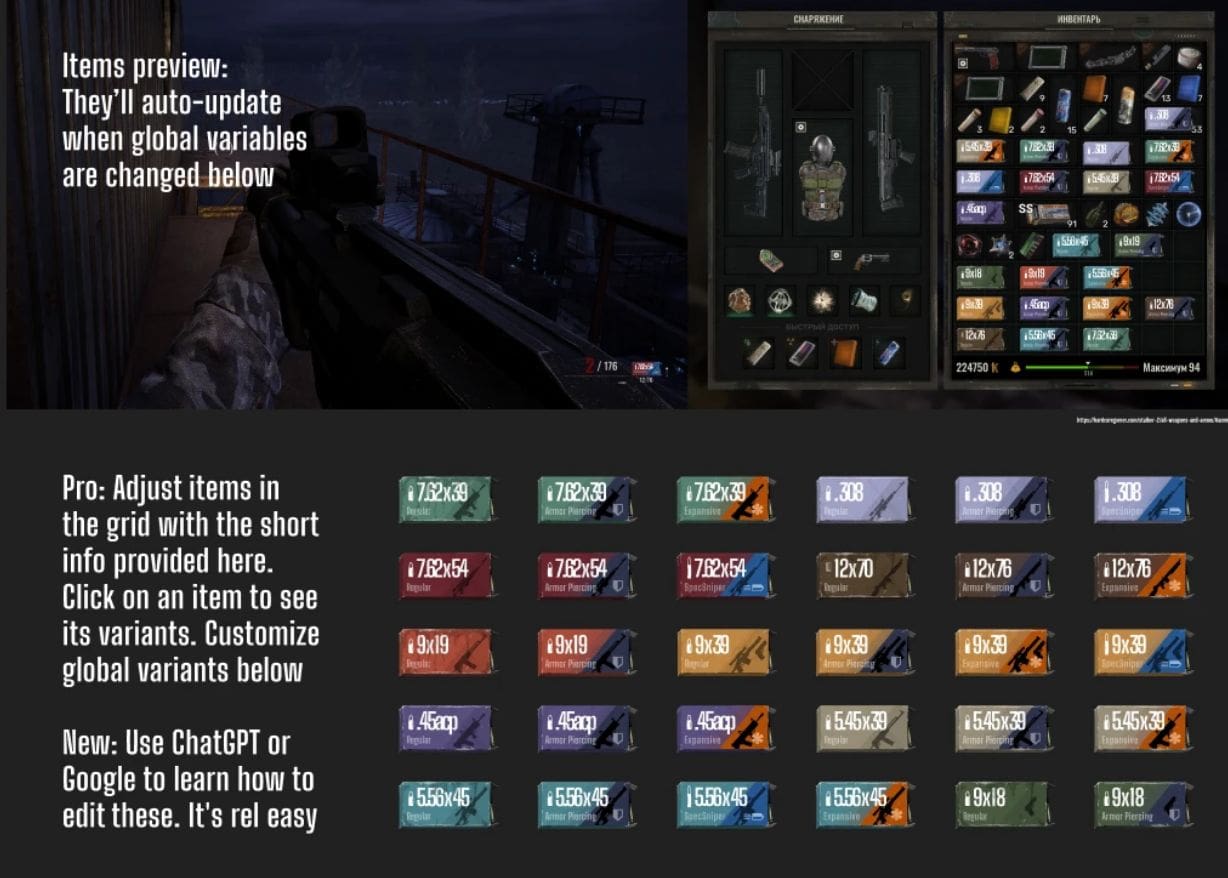Image resolution: width=1228 pixels, height=878 pixels.
Task: Select the blue spiral artifact in inventory
Action: pos(1155,213)
